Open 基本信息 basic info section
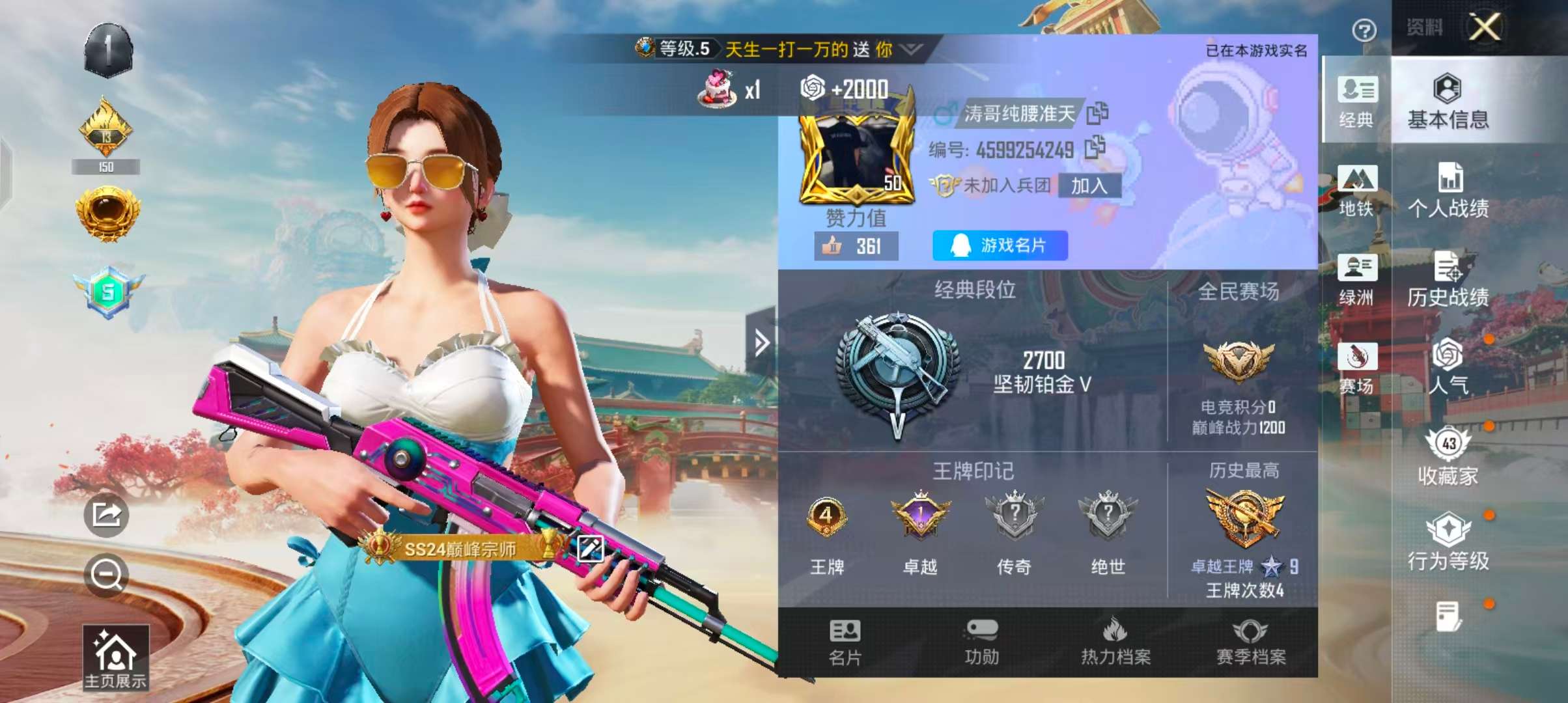 [1448, 101]
